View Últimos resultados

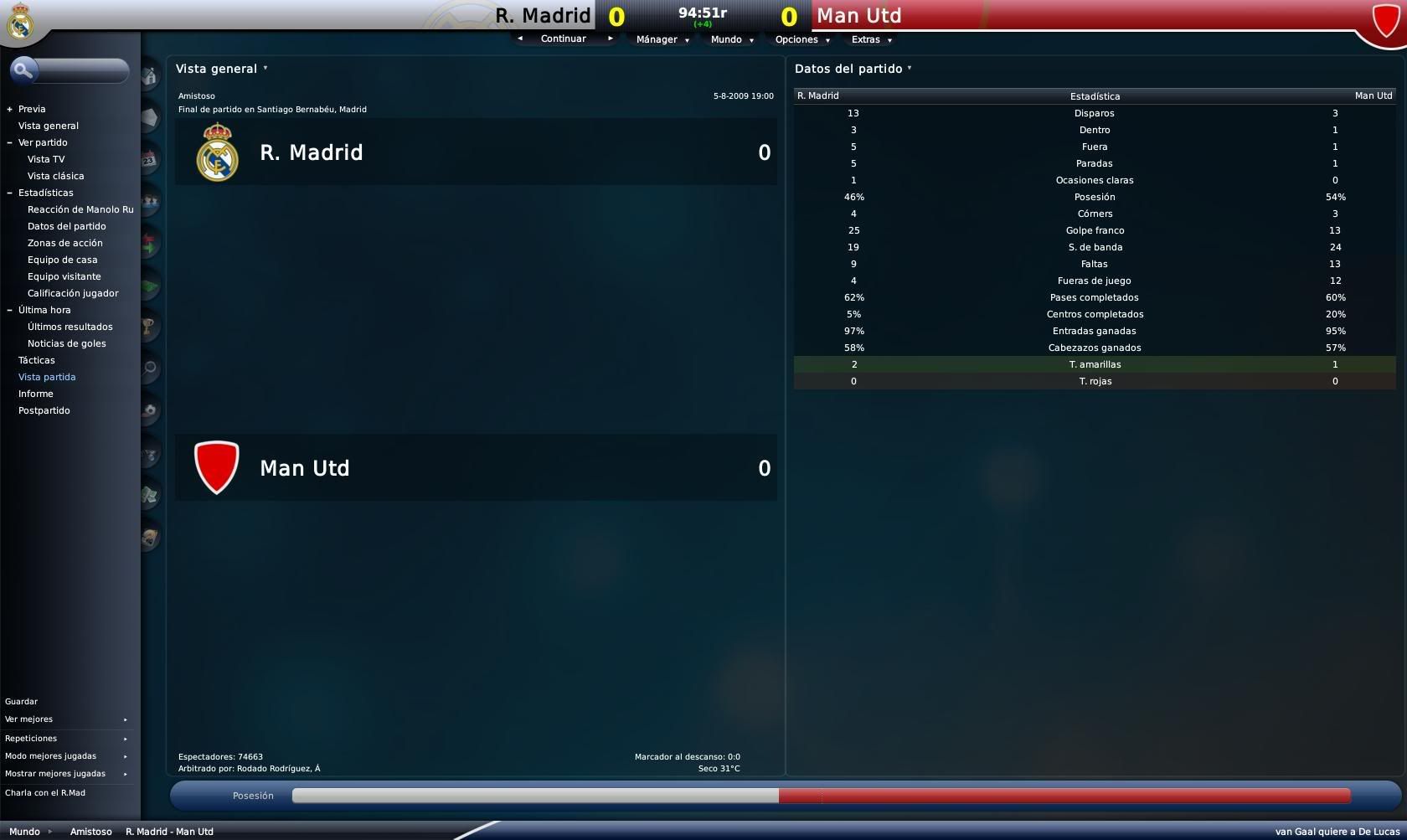70,327
